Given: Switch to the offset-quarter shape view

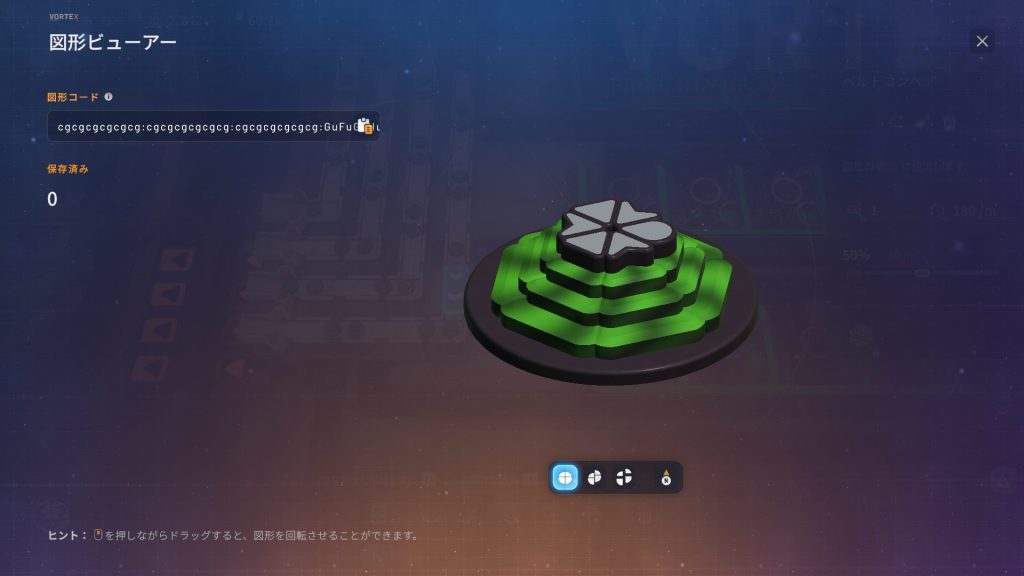Looking at the screenshot, I should 594,478.
